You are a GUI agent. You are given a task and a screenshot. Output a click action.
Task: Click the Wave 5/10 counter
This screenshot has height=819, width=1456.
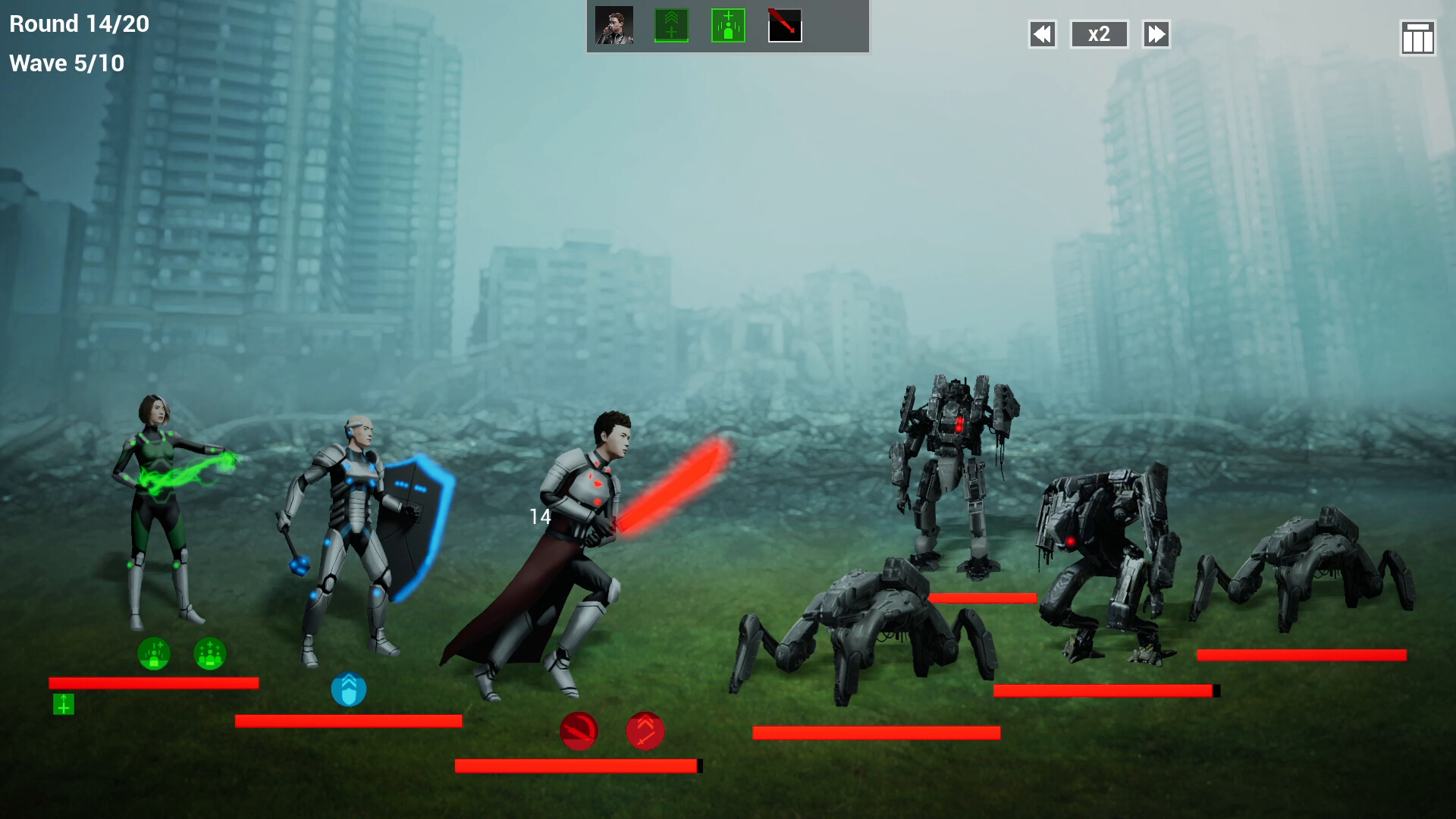[x=65, y=63]
